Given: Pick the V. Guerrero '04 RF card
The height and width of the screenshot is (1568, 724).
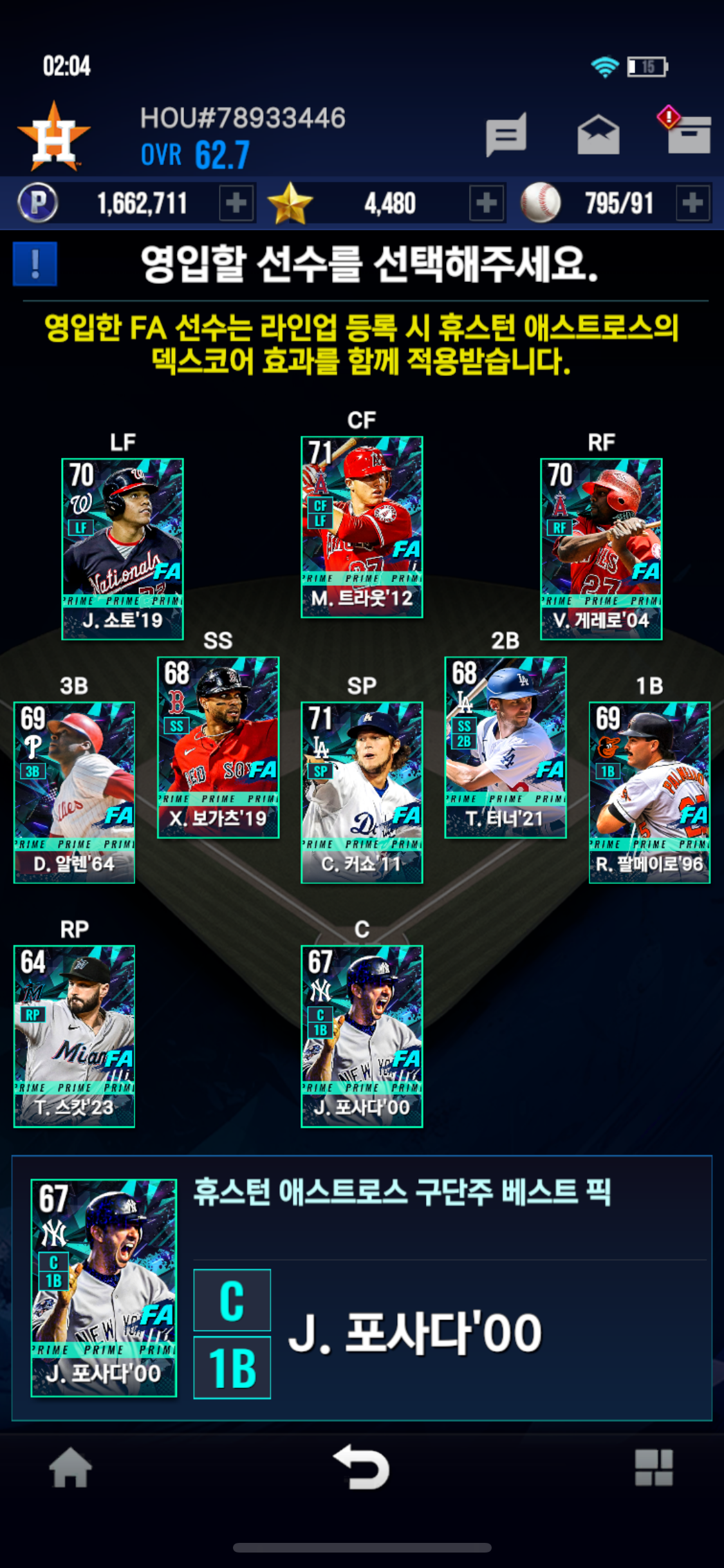Looking at the screenshot, I should 601,548.
